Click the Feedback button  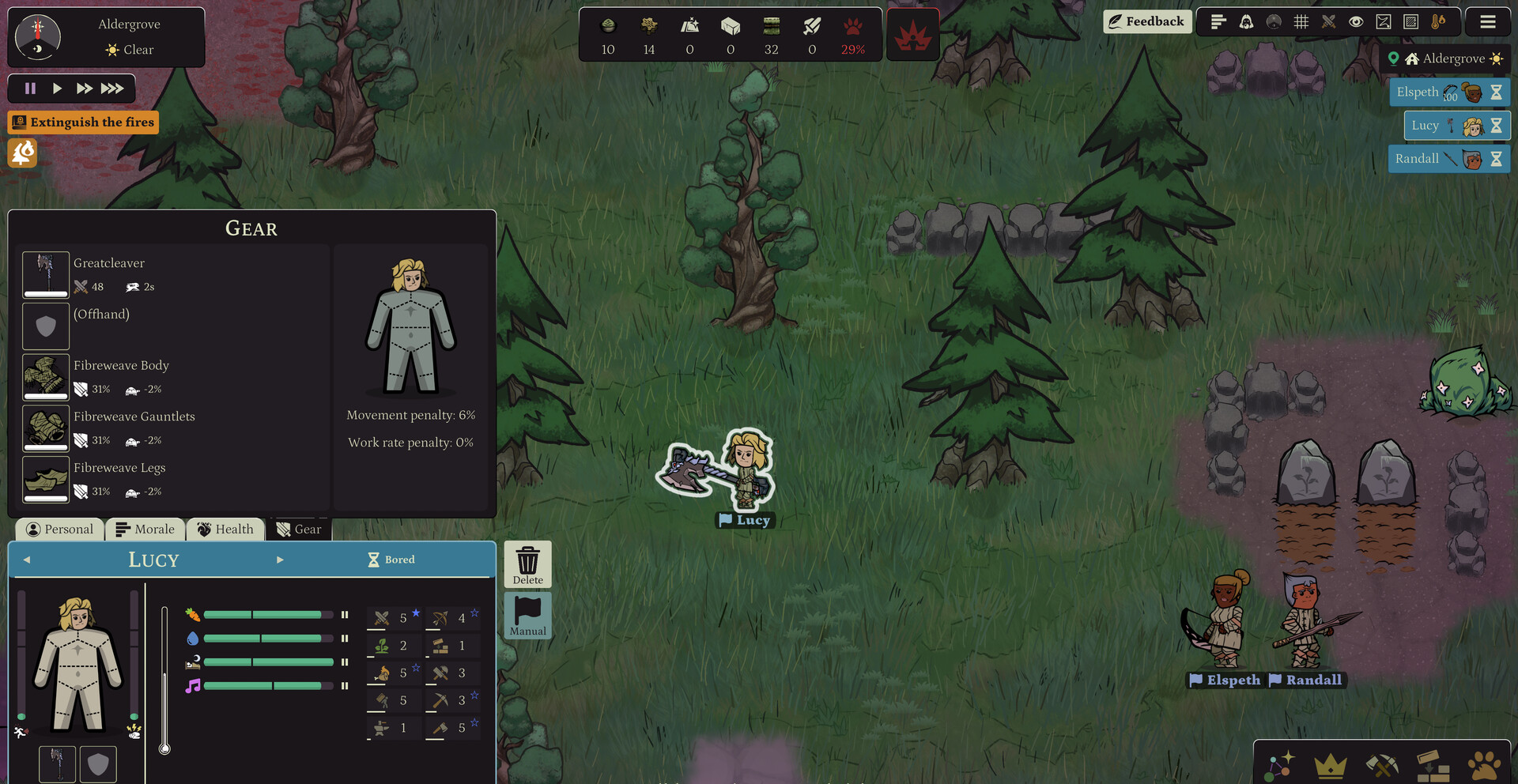[1147, 21]
